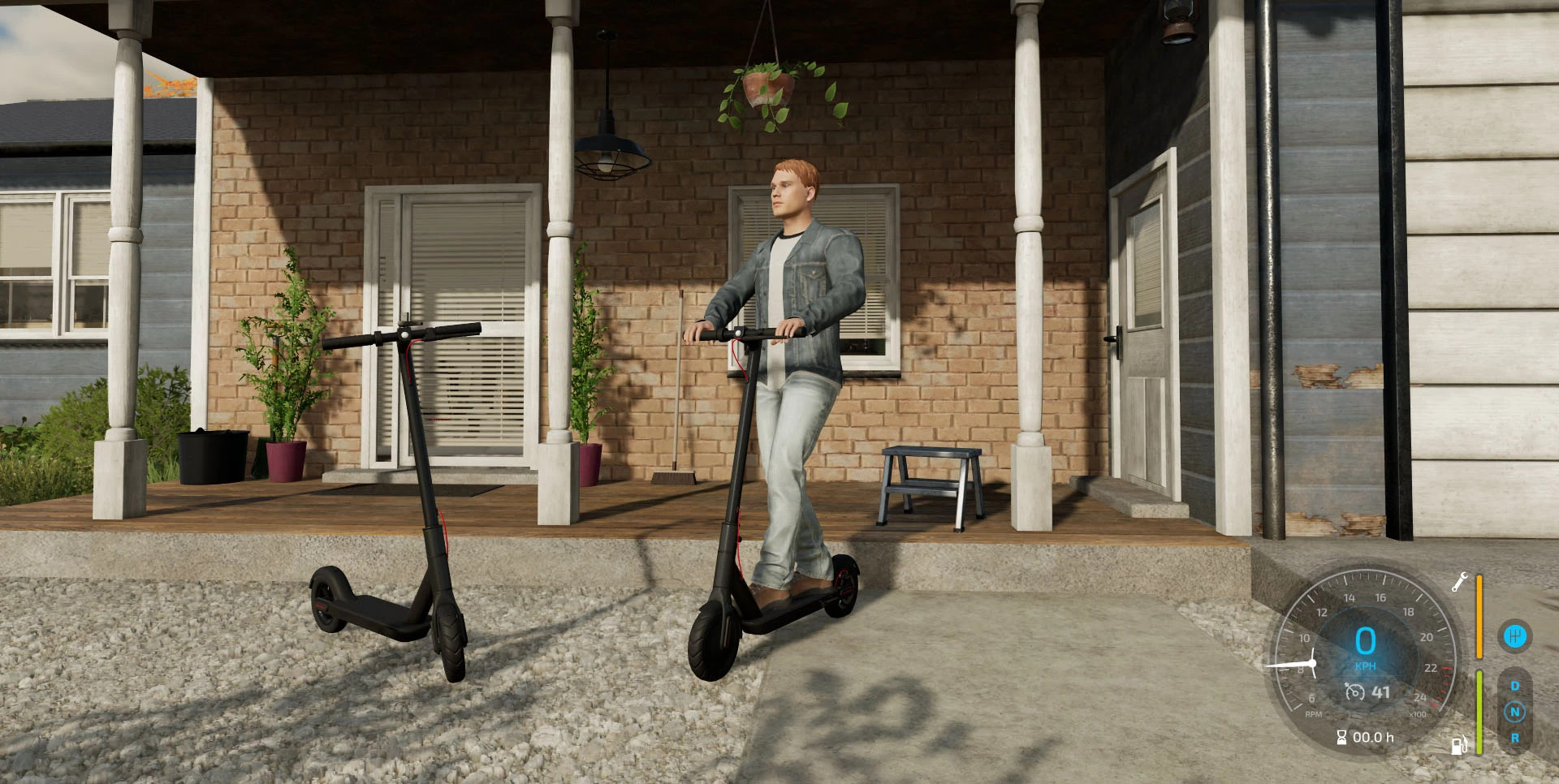Switch to Reverse (R) gear mode
Image resolution: width=1559 pixels, height=784 pixels.
[1515, 739]
